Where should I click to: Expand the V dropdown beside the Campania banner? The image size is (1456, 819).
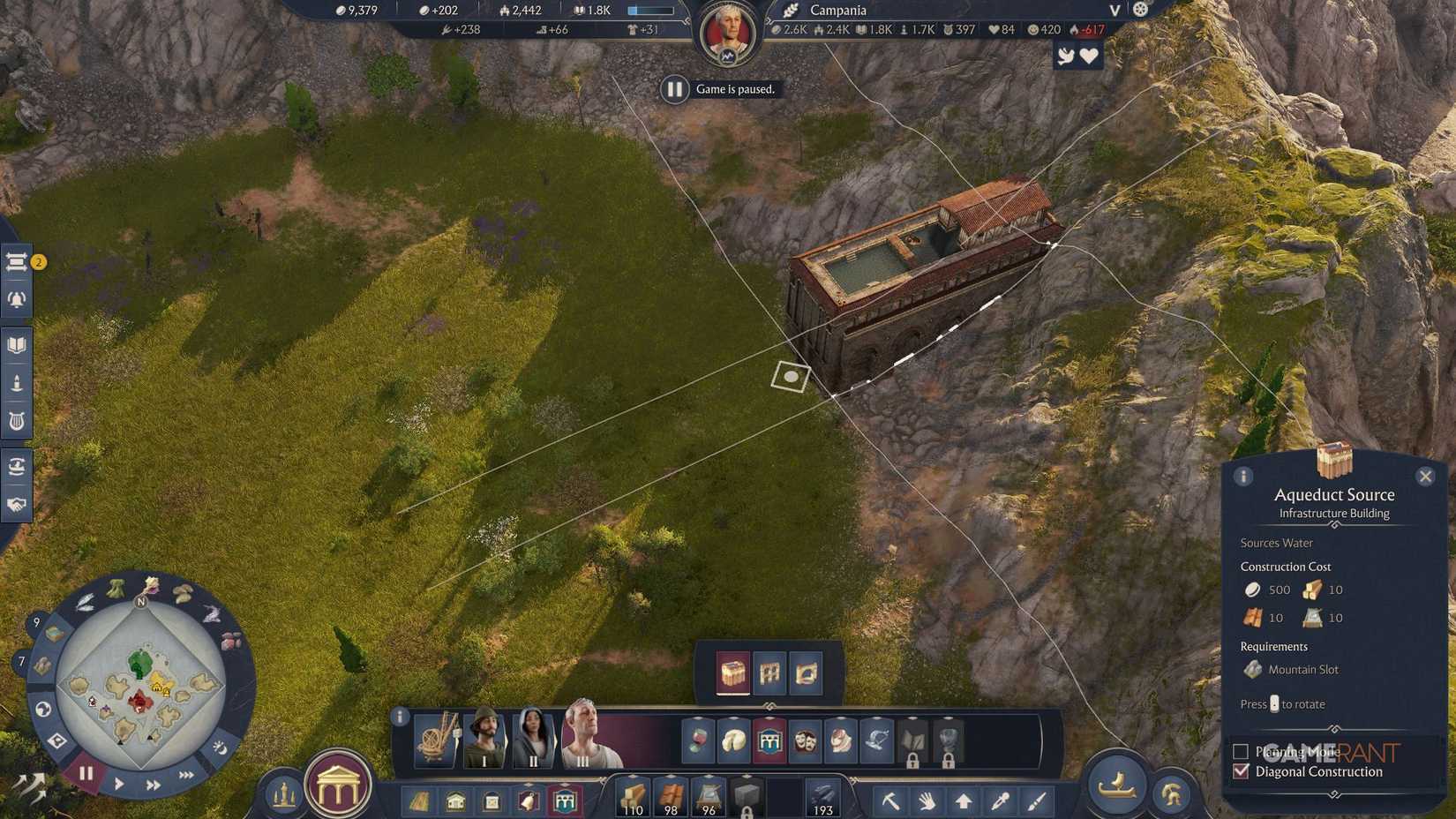click(x=1114, y=11)
